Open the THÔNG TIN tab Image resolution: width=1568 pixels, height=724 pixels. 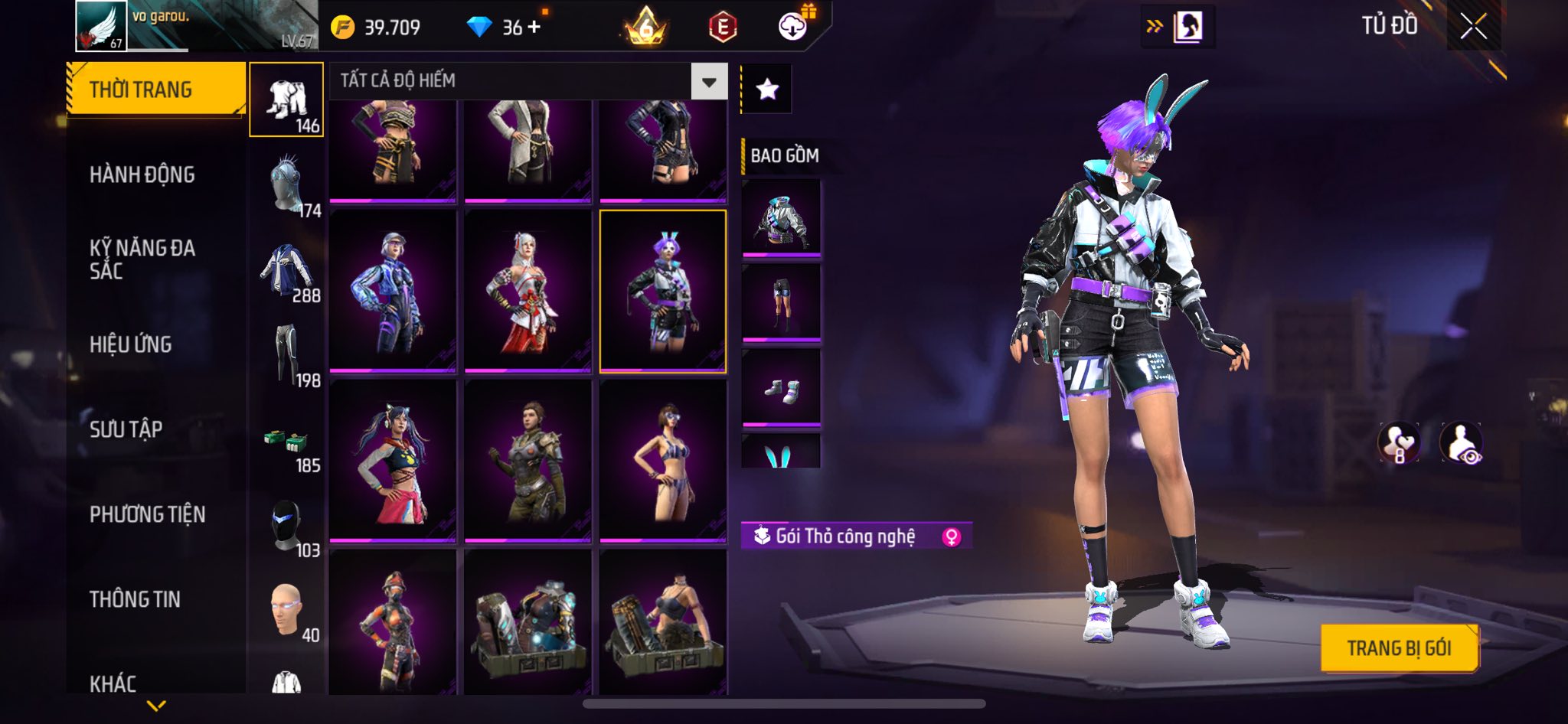click(x=136, y=599)
